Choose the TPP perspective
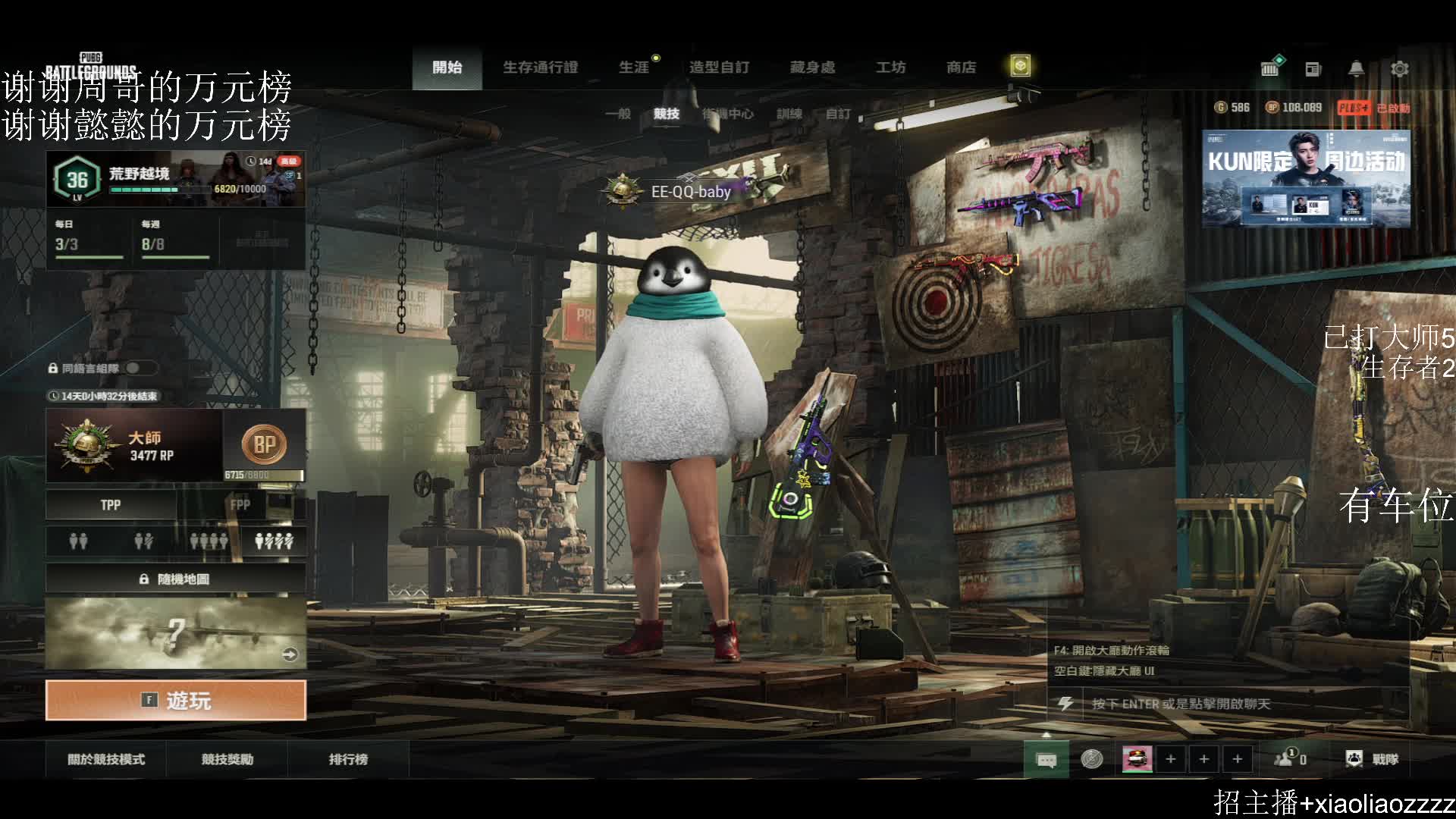The height and width of the screenshot is (819, 1456). tap(111, 505)
